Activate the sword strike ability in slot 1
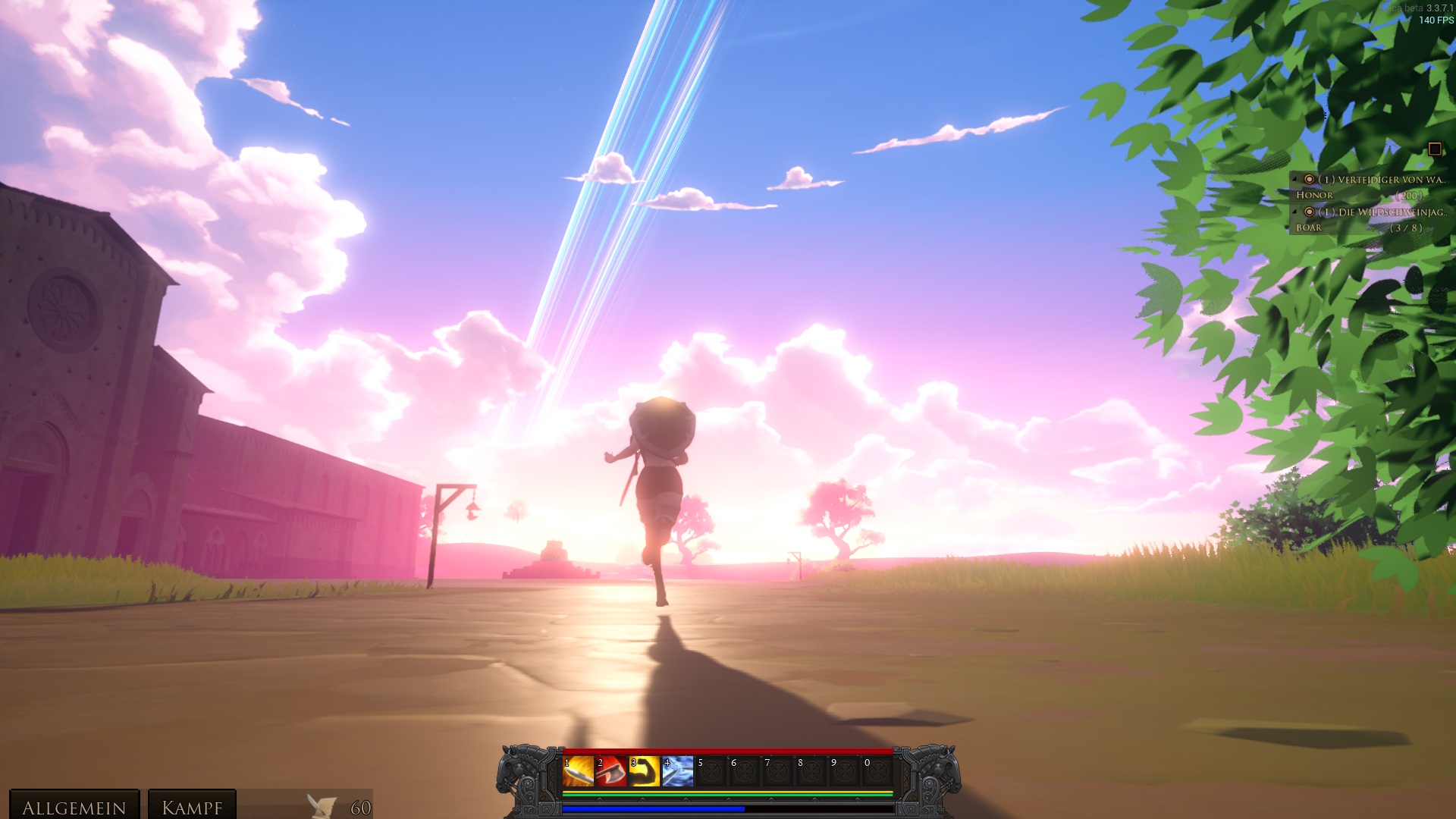This screenshot has height=819, width=1456. pyautogui.click(x=578, y=771)
